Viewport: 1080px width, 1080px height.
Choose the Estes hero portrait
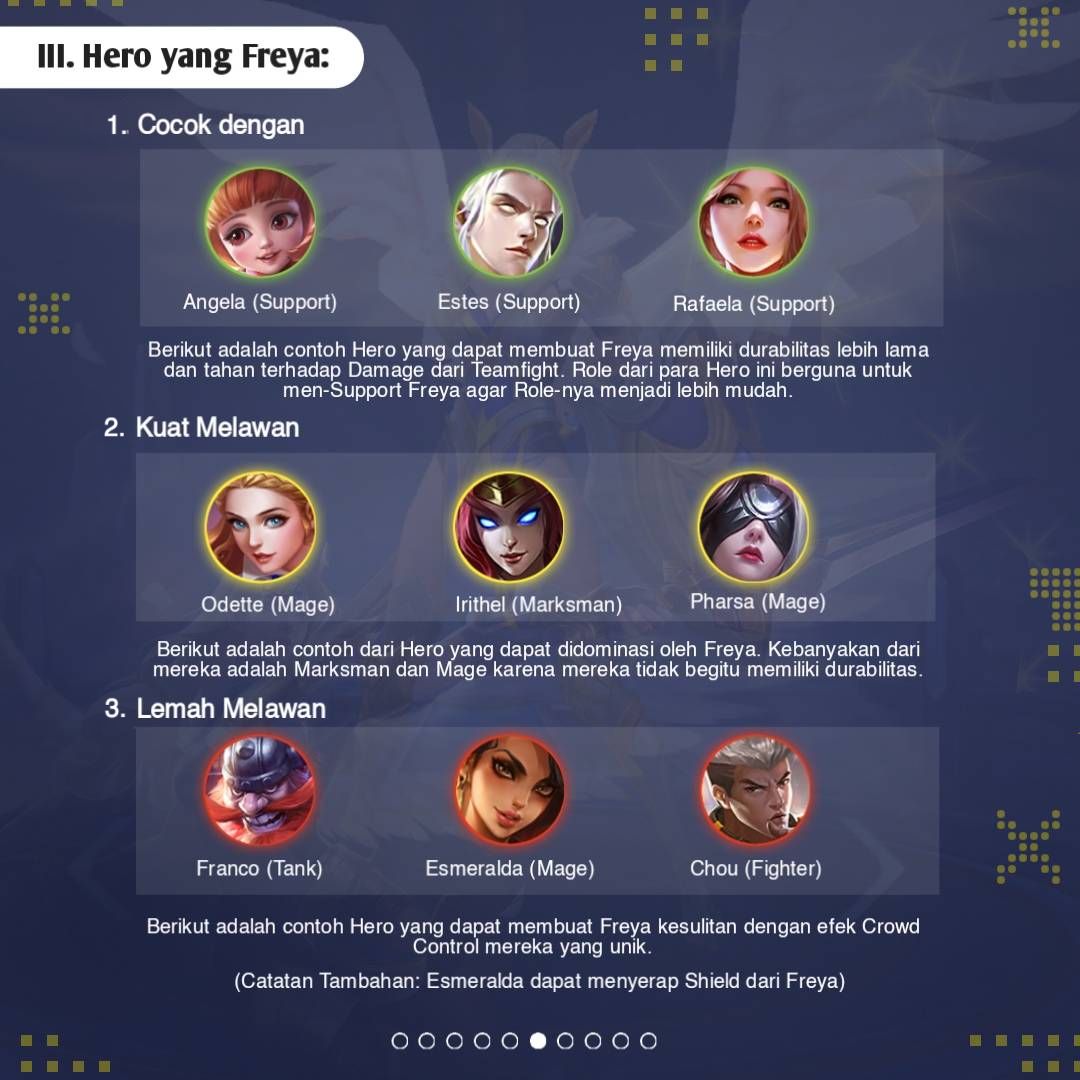point(509,222)
